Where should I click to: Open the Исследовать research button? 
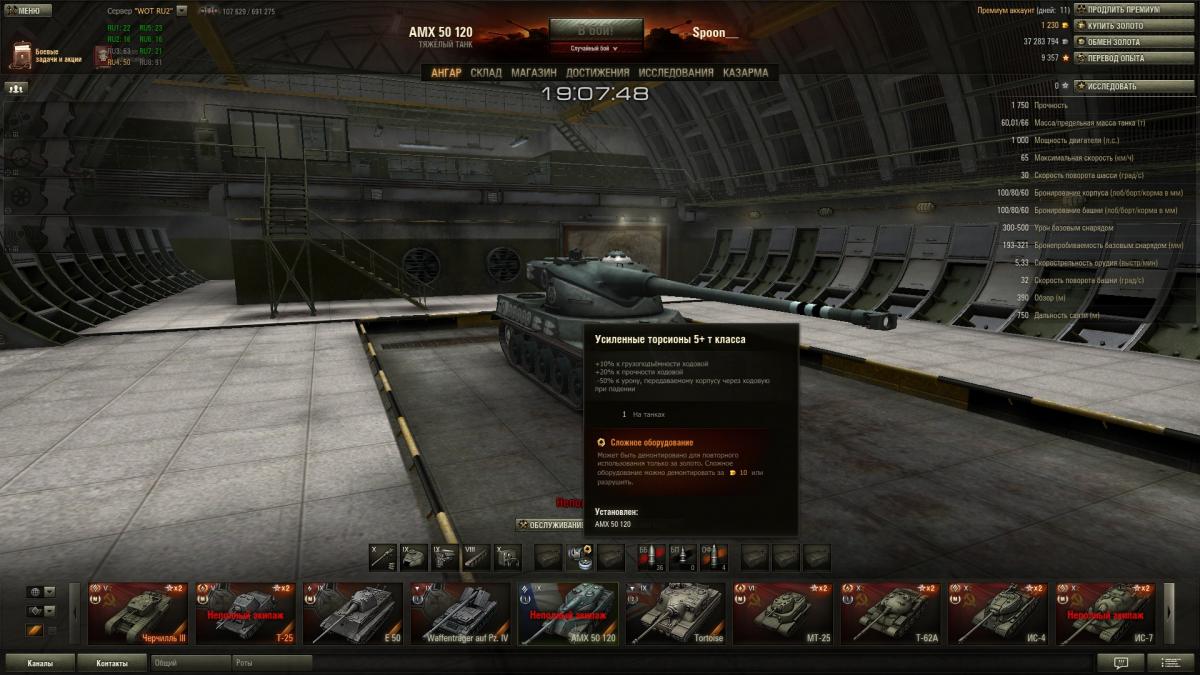tap(1120, 86)
